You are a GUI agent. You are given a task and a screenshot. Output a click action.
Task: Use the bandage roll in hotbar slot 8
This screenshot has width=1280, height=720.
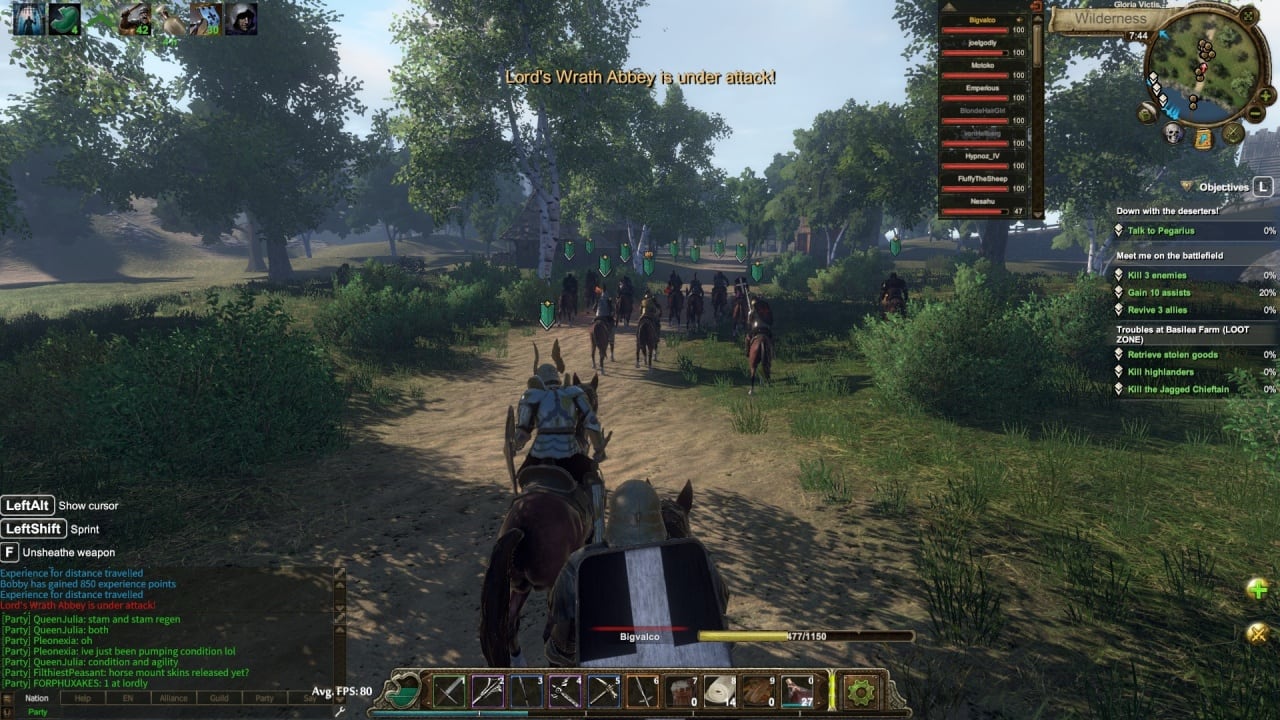point(720,691)
